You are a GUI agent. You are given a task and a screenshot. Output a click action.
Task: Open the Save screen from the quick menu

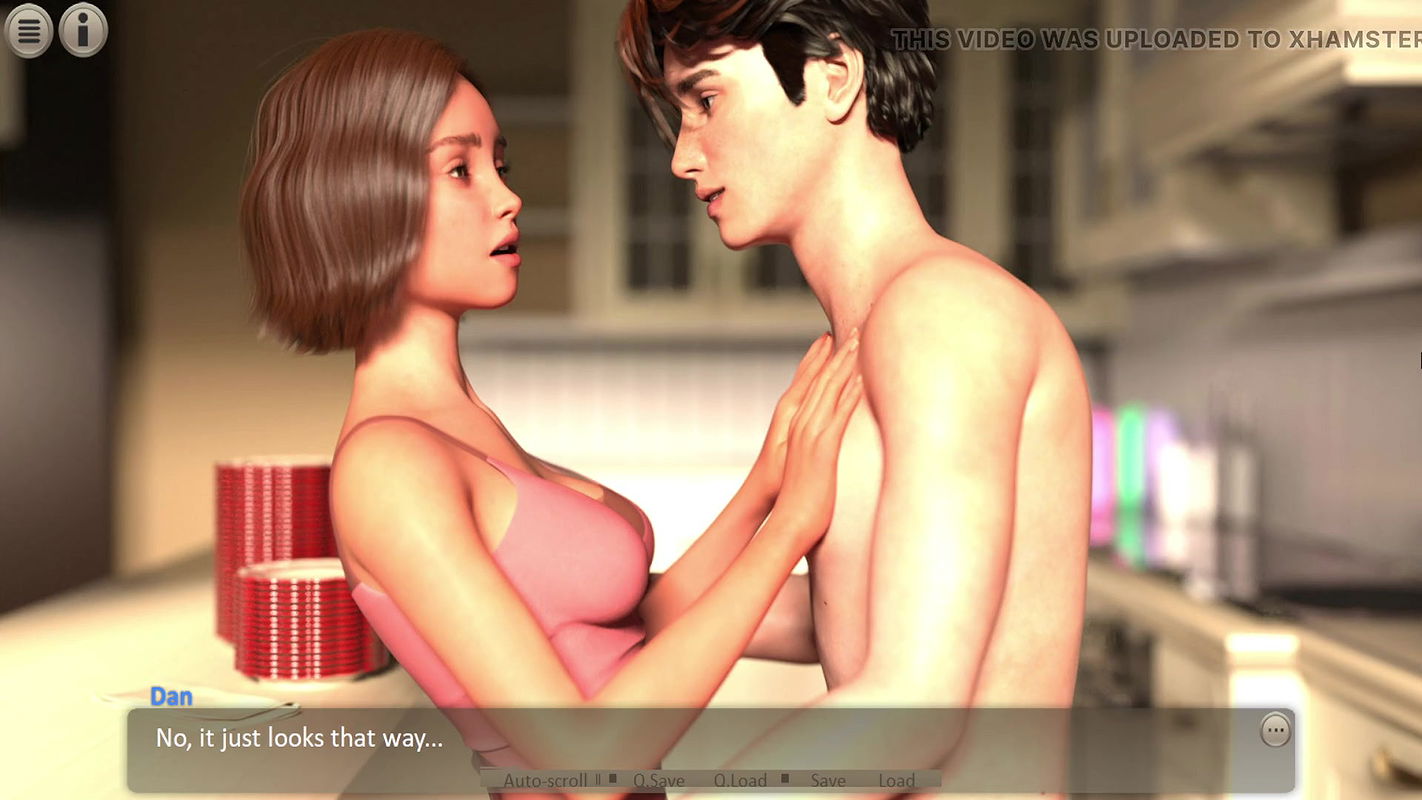827,780
